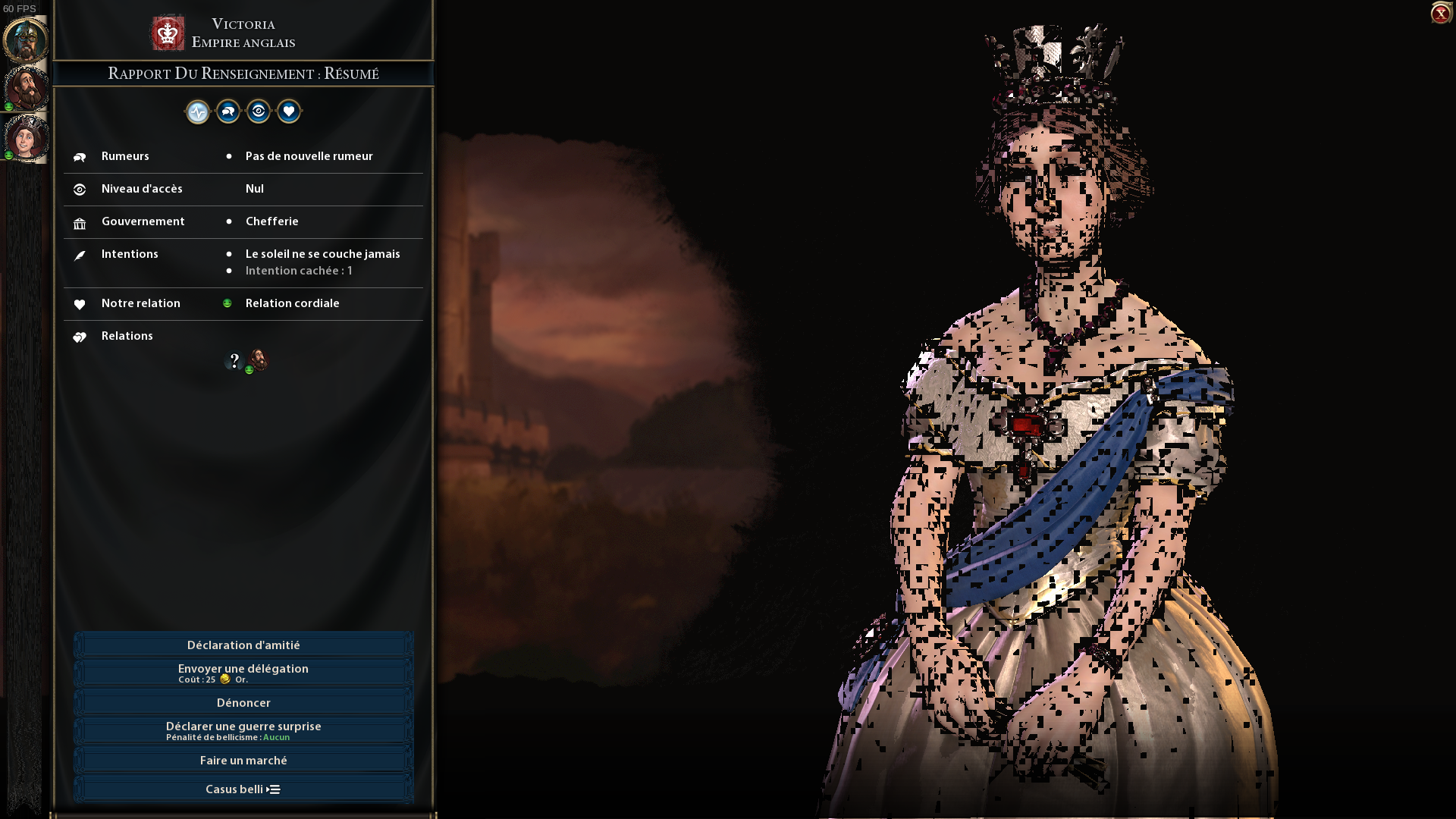Choose Déclarer une guerre surprise
Viewport: 1456px width, 819px height.
point(243,730)
